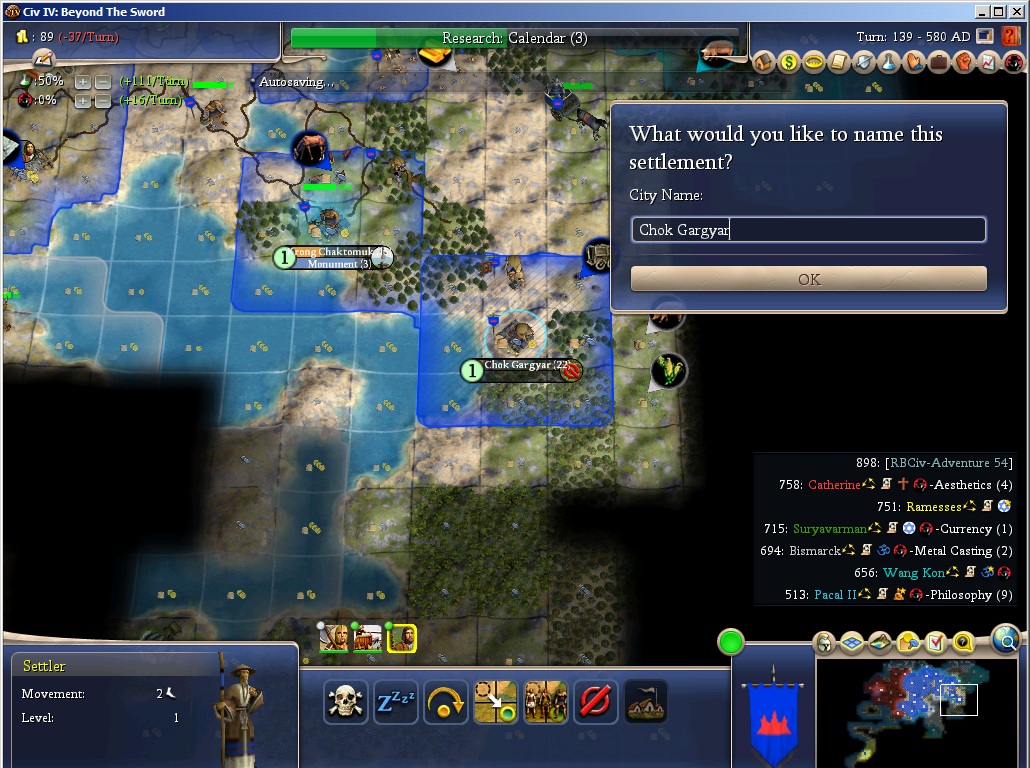
Task: Found a city with the settler
Action: point(645,702)
